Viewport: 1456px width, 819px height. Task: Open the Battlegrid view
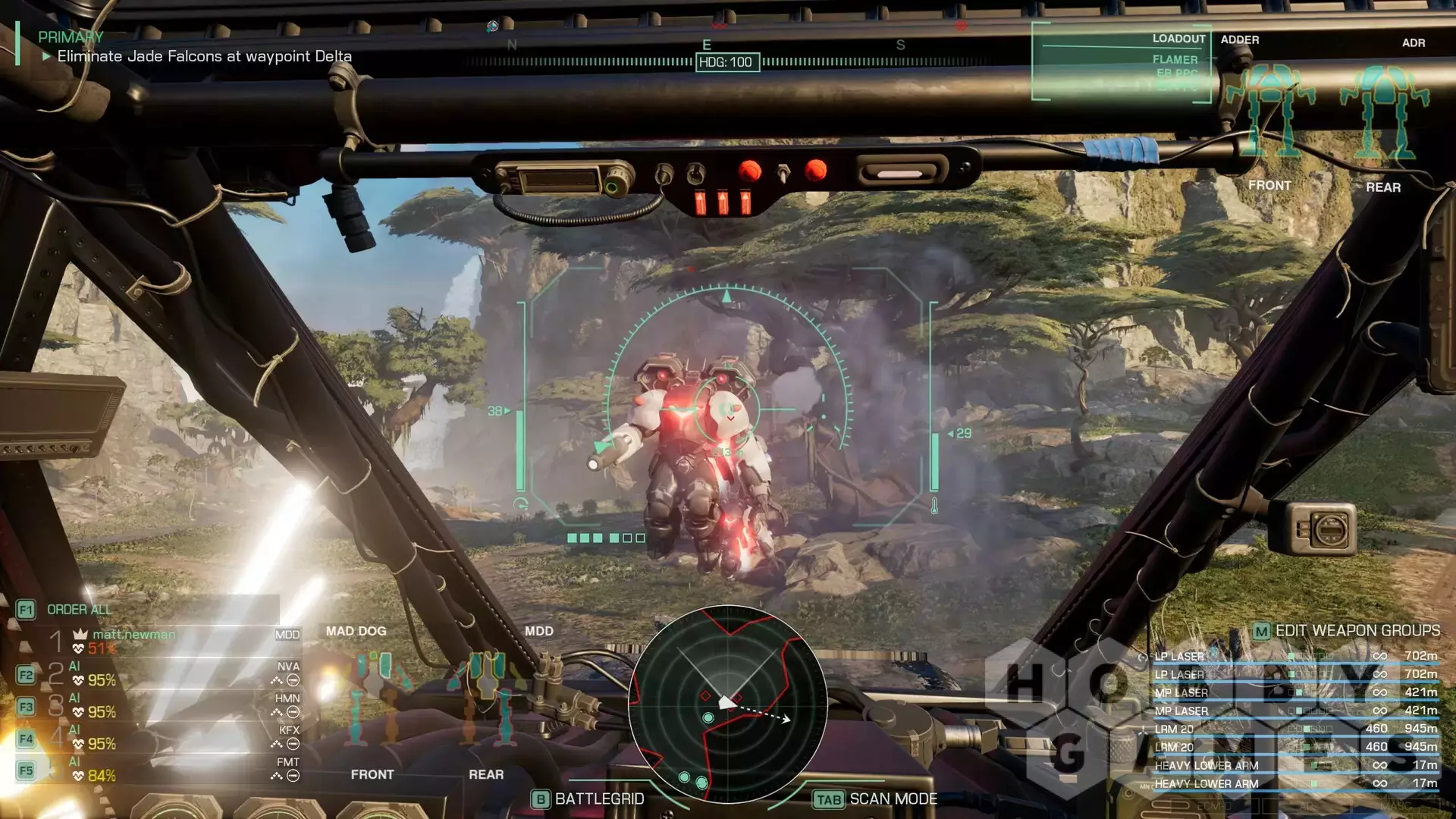coord(589,799)
